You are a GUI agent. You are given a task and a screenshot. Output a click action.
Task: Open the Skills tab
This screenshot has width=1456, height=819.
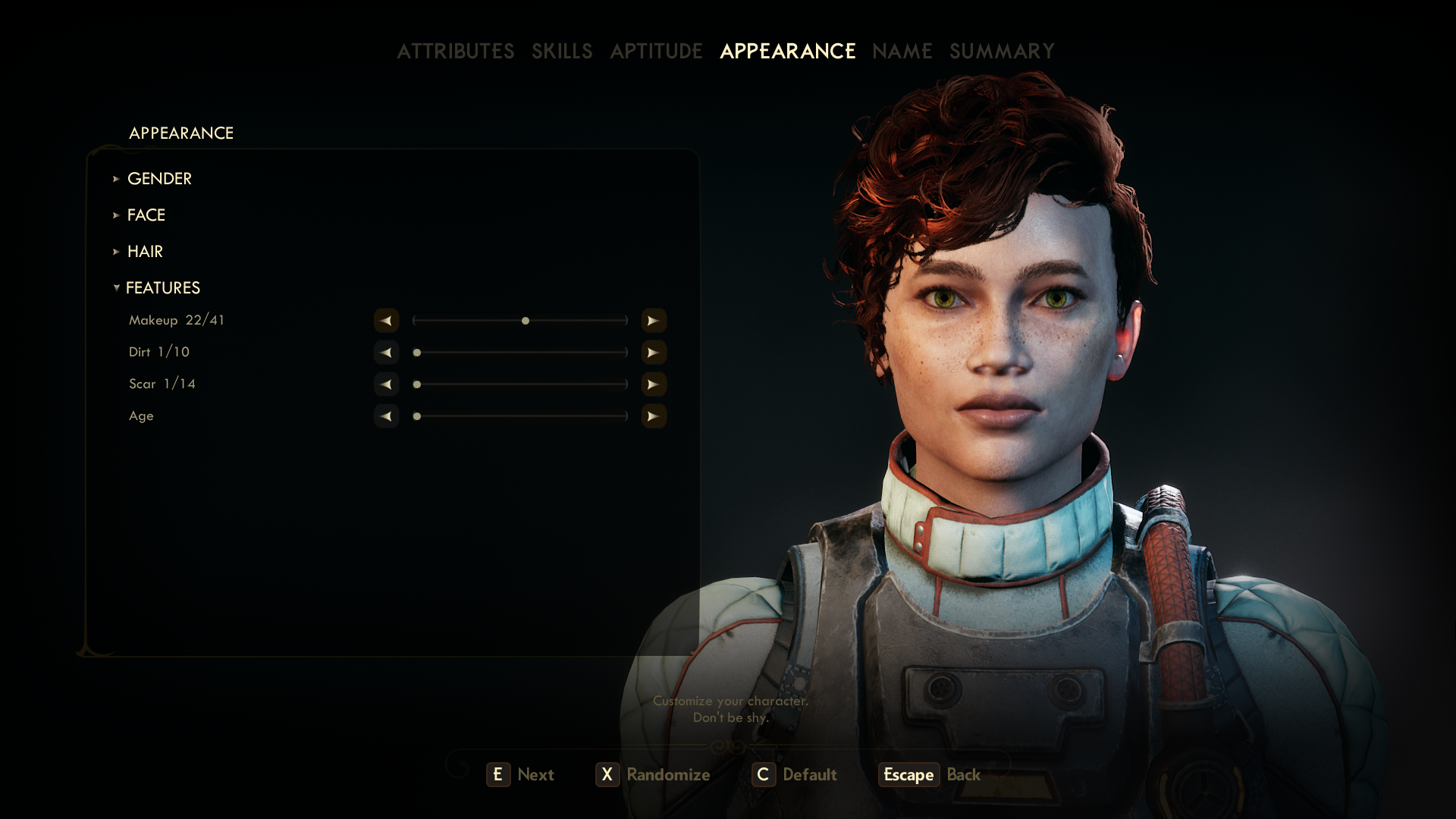(561, 51)
